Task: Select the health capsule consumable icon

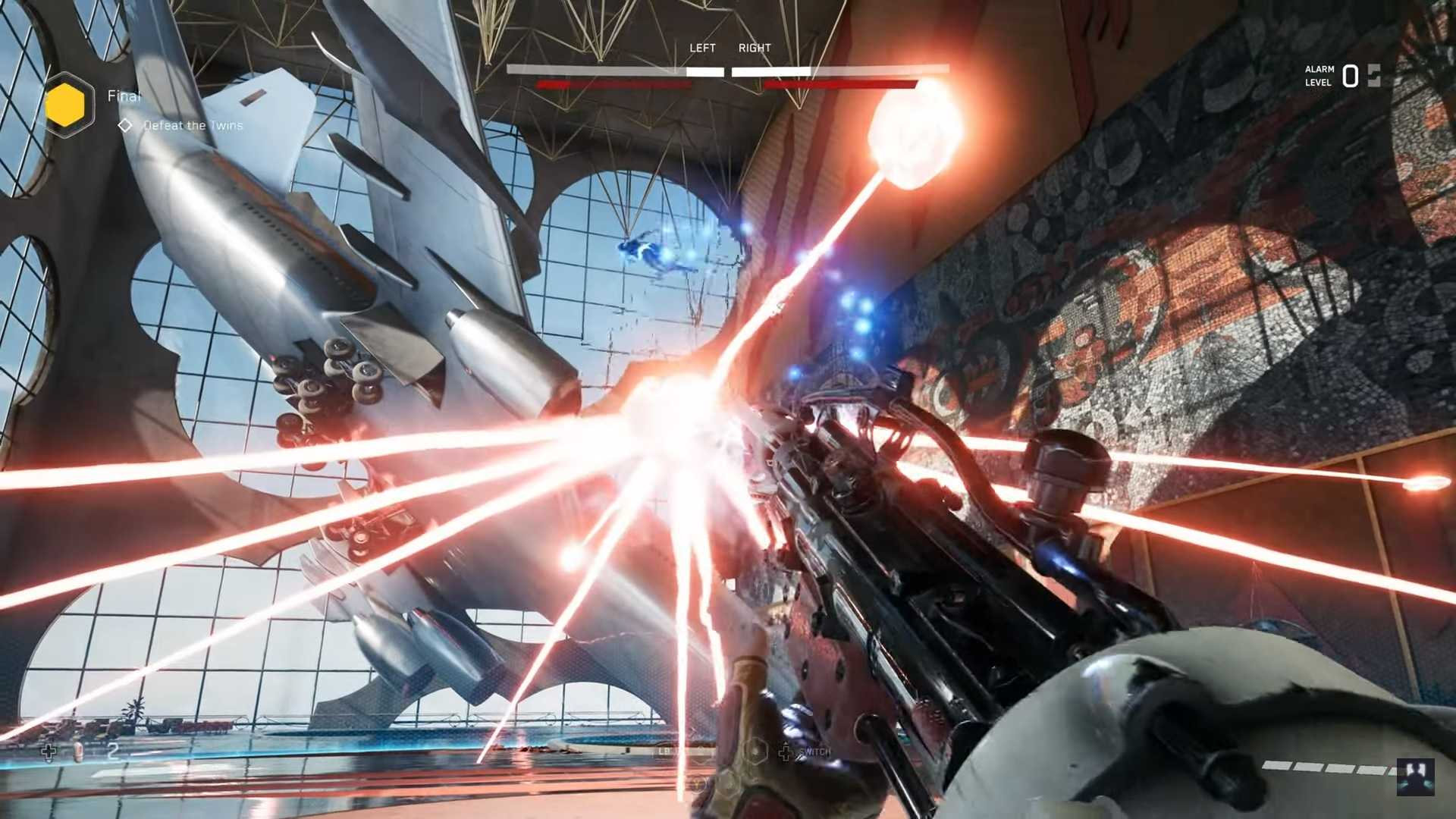Action: coord(78,752)
